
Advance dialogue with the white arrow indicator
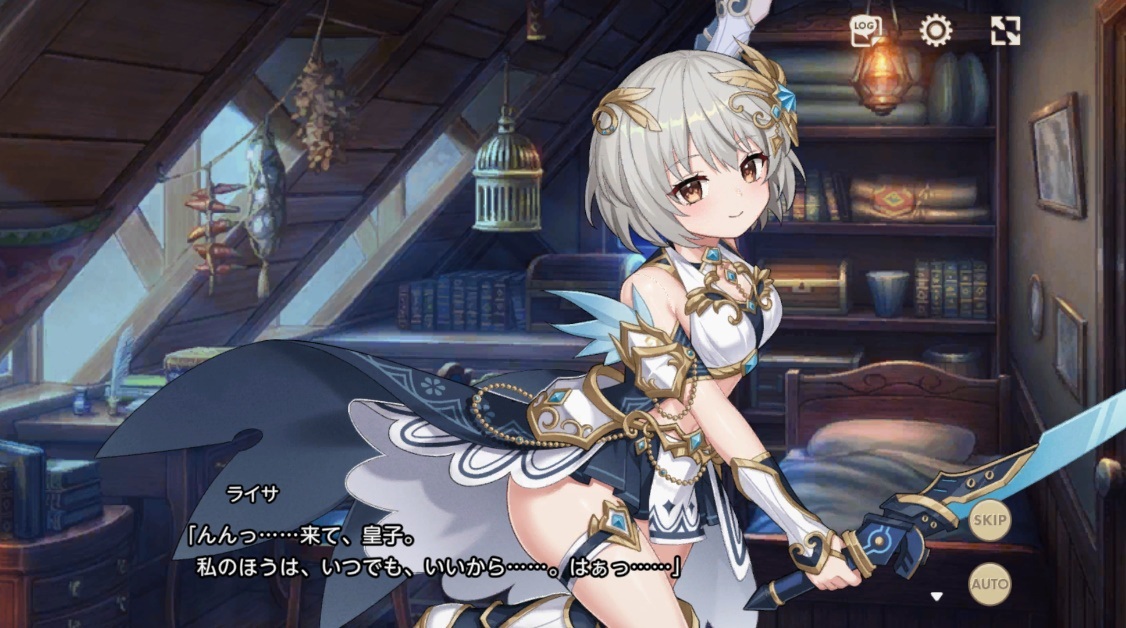937,597
